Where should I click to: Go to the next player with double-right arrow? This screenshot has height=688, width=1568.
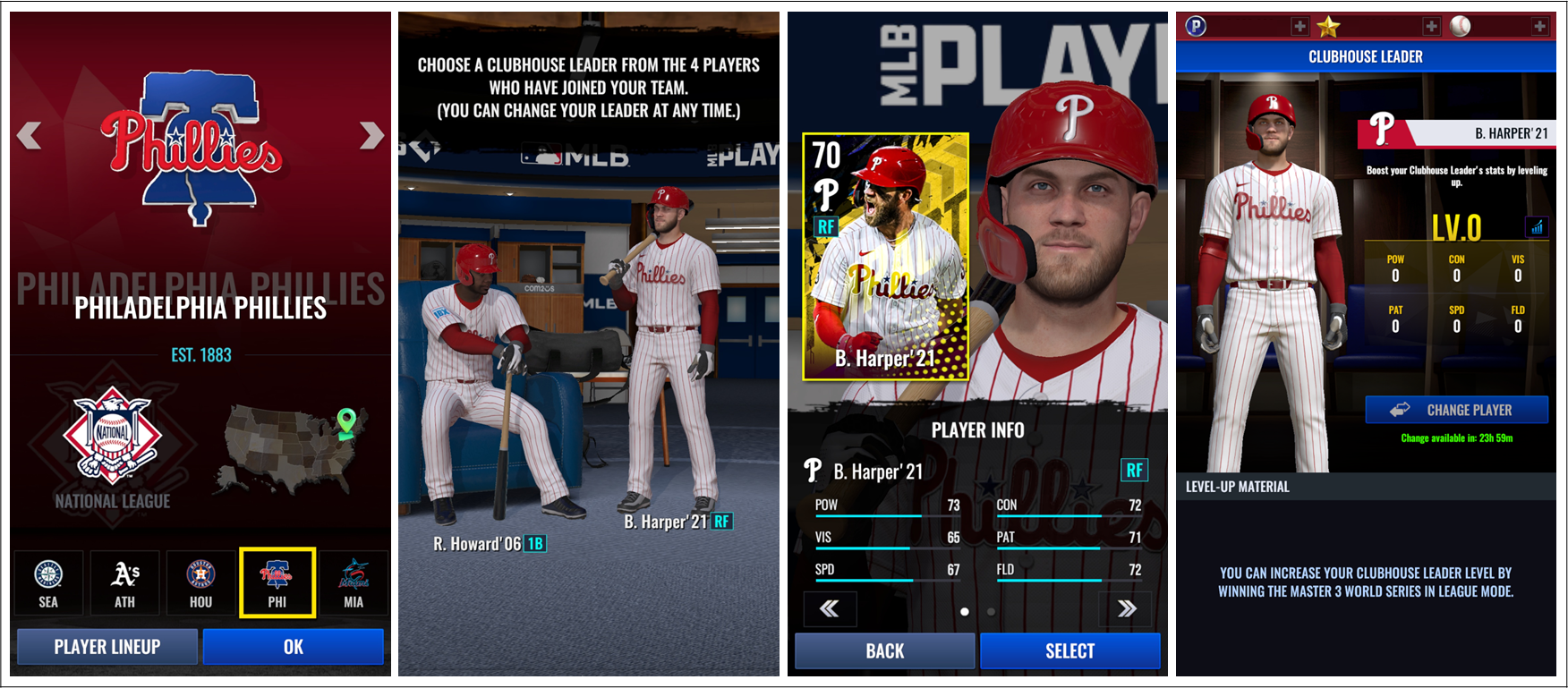coord(1127,609)
